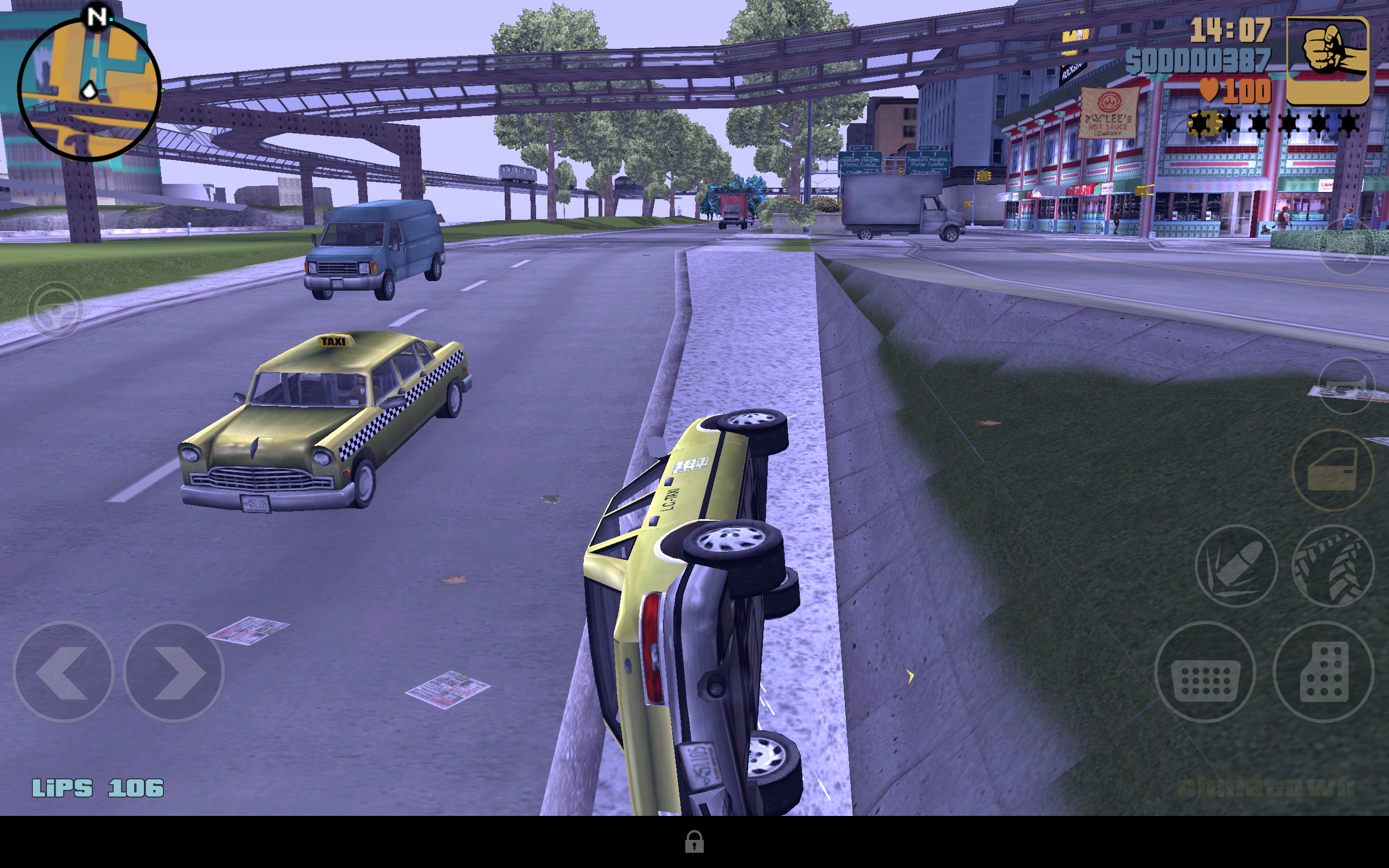Honk the horn button
Viewport: 1389px width, 868px height.
[x=1347, y=386]
